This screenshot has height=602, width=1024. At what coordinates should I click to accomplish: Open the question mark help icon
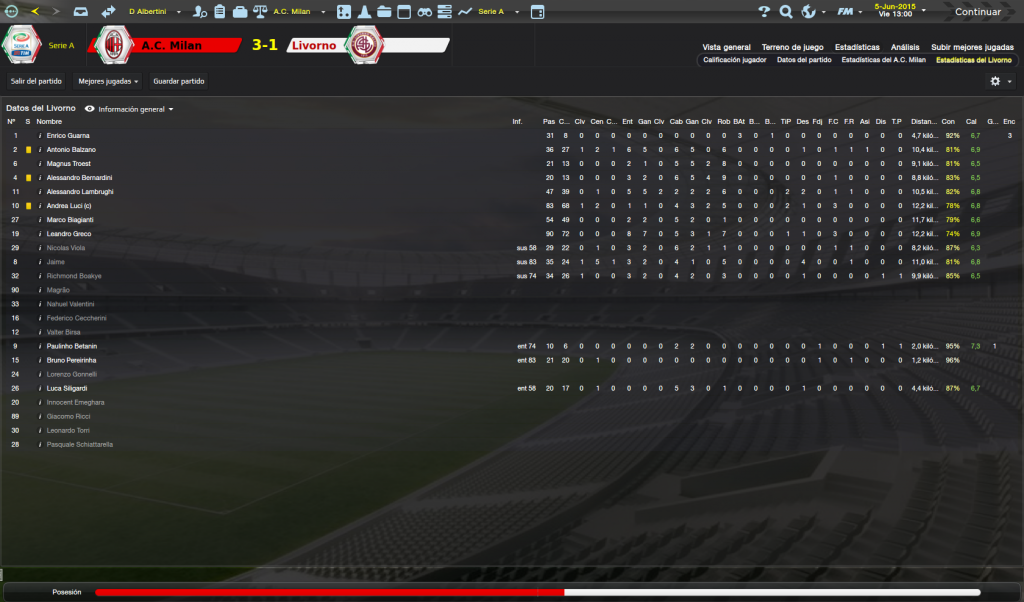point(763,12)
